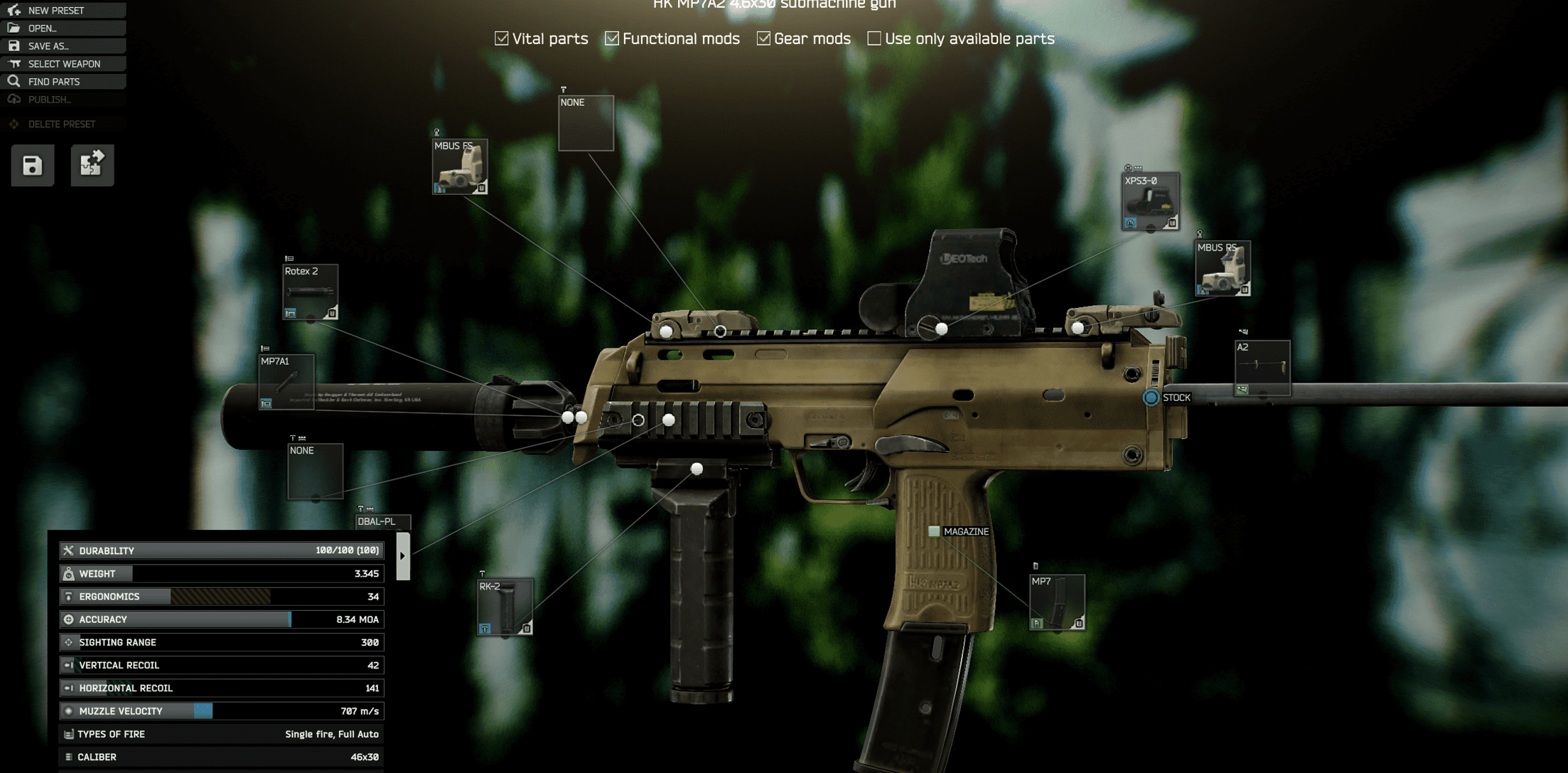Viewport: 1568px width, 773px height.
Task: Click the Find Parts magnifier icon
Action: tap(14, 81)
